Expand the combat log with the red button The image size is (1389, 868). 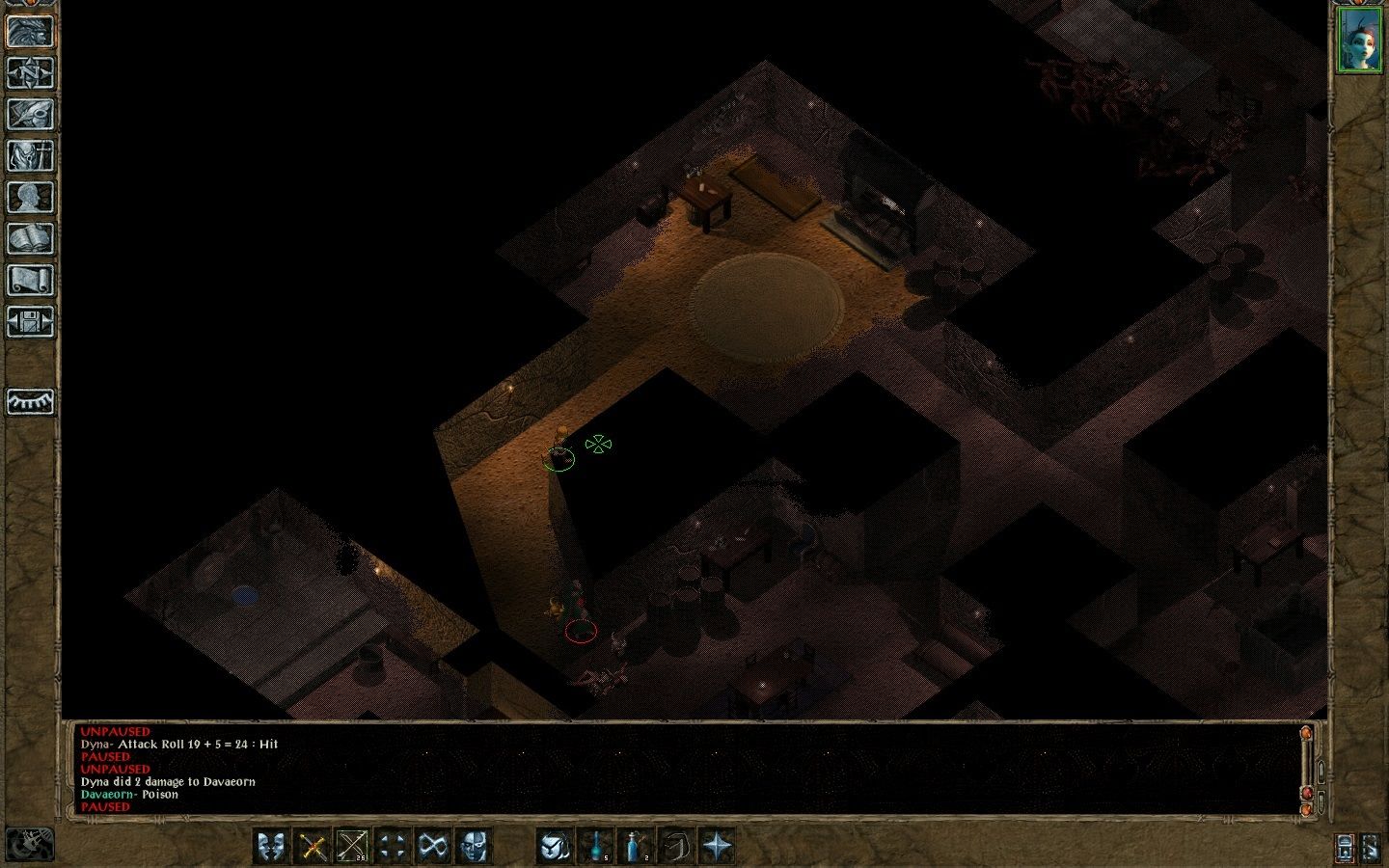click(x=1308, y=794)
